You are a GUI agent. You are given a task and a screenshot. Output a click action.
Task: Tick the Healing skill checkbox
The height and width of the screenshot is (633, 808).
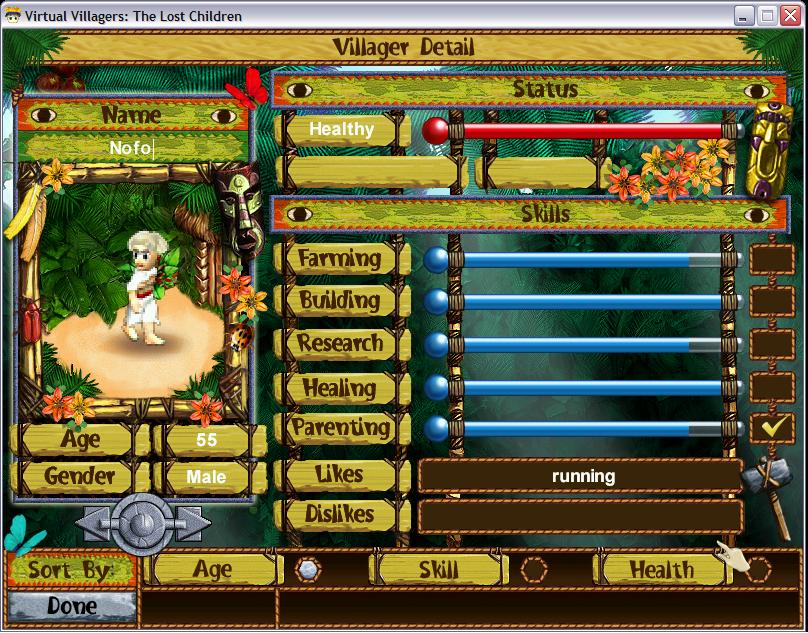771,386
